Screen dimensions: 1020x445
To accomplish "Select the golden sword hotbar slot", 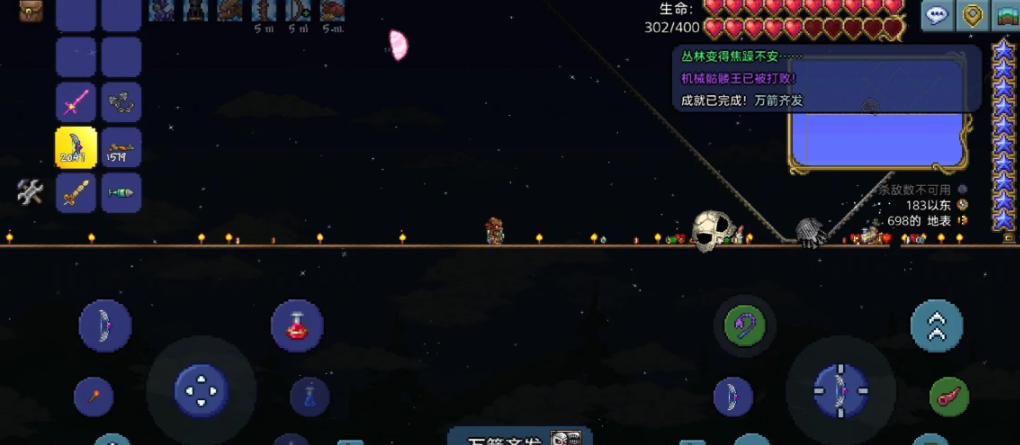I will [x=76, y=192].
